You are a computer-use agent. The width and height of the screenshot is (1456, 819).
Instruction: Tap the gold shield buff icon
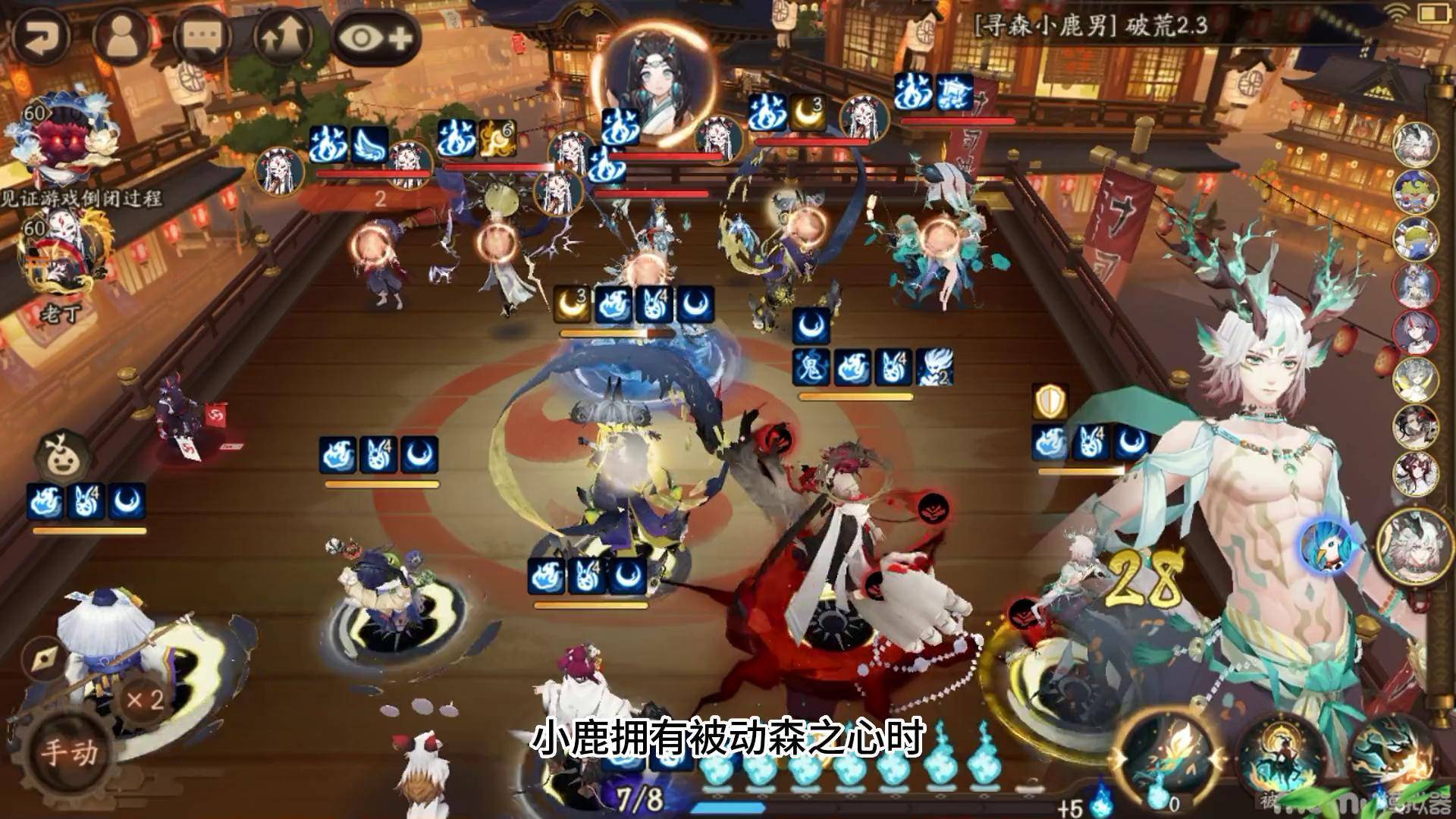click(x=1050, y=402)
